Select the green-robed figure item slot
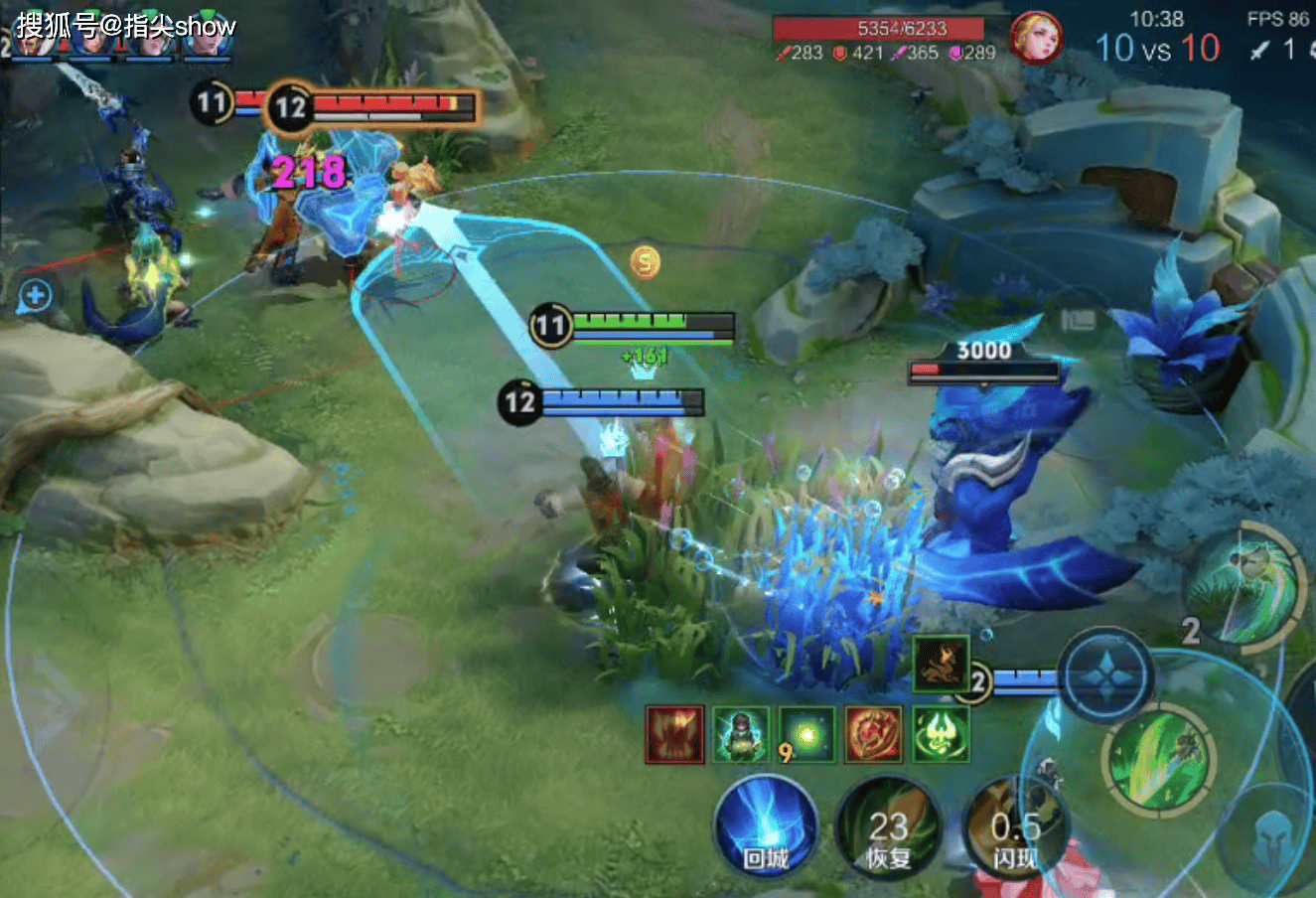The width and height of the screenshot is (1316, 898). click(741, 735)
